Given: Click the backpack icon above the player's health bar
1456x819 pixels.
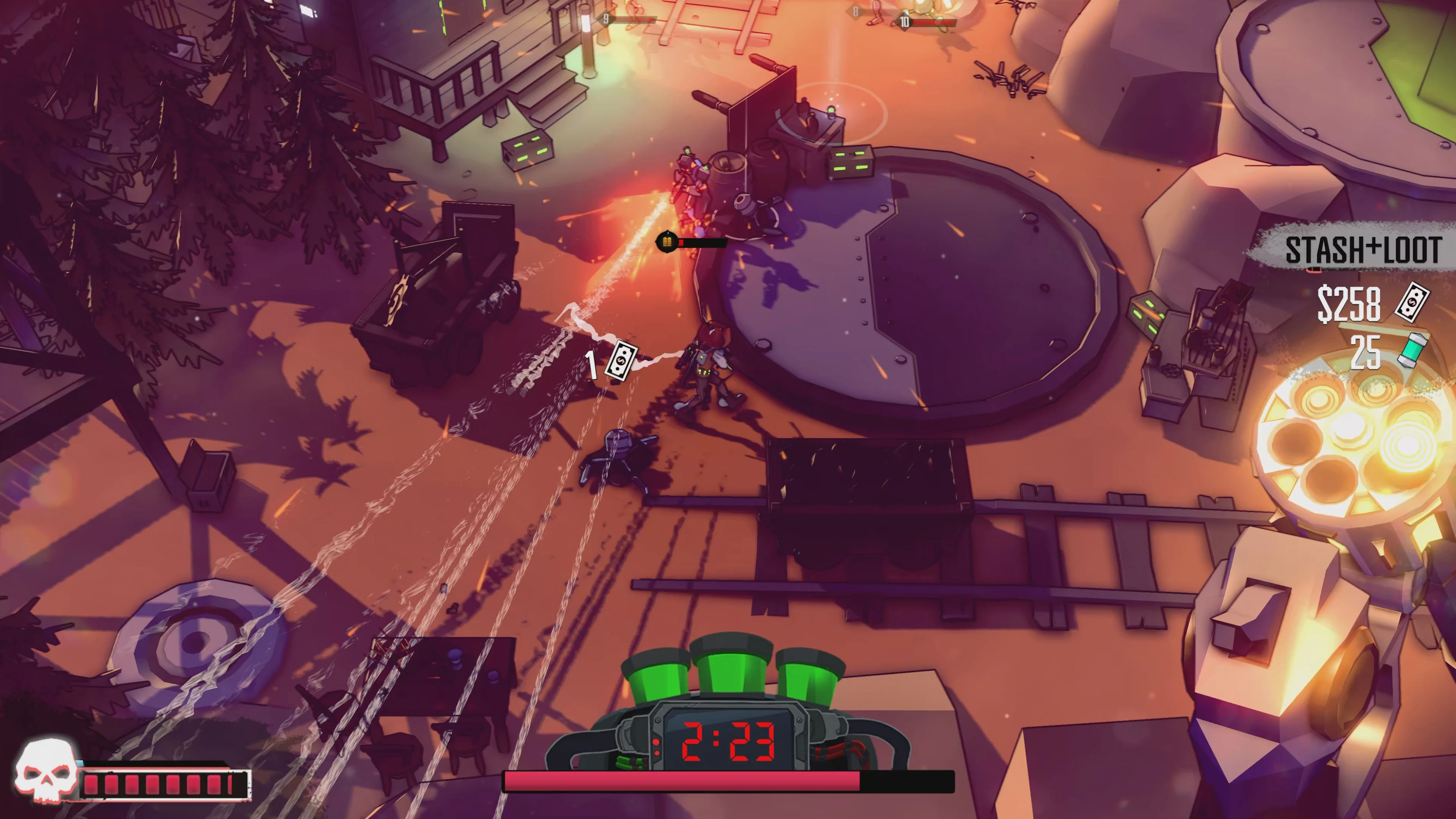Looking at the screenshot, I should 668,242.
